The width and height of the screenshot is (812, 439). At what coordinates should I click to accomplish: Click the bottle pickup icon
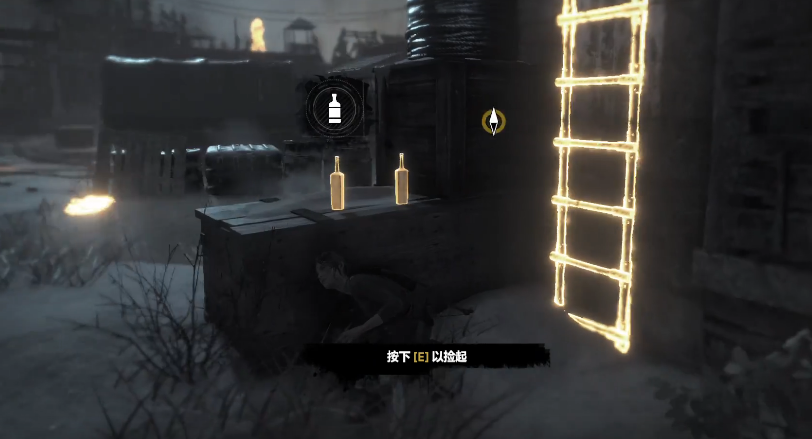coord(336,108)
